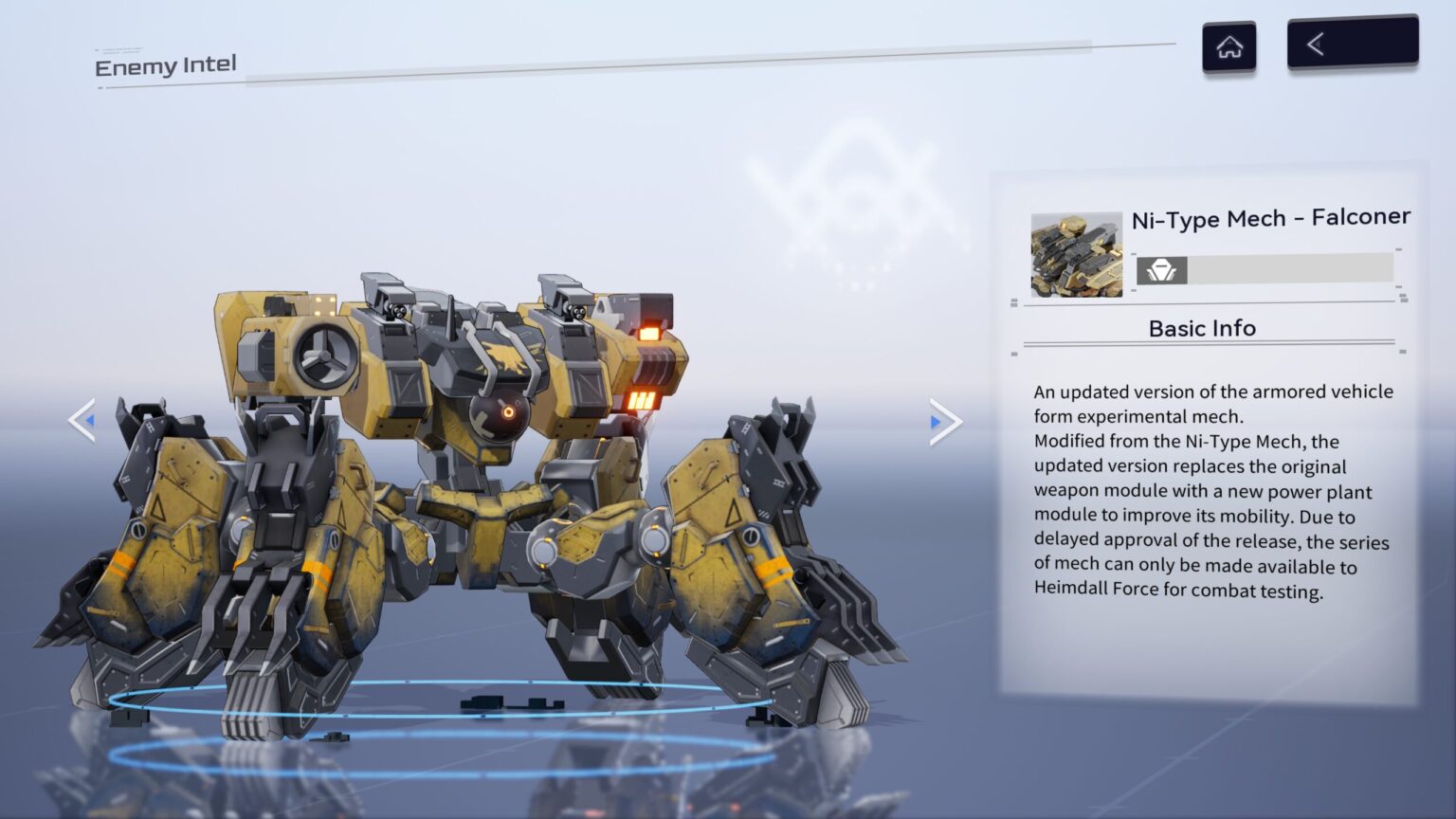Collapse the mech description panel
1456x819 pixels.
coord(1201,328)
